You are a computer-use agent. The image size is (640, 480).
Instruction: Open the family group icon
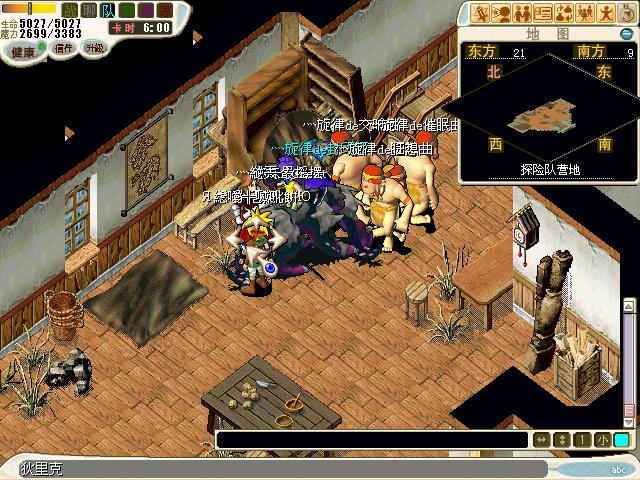coord(584,13)
